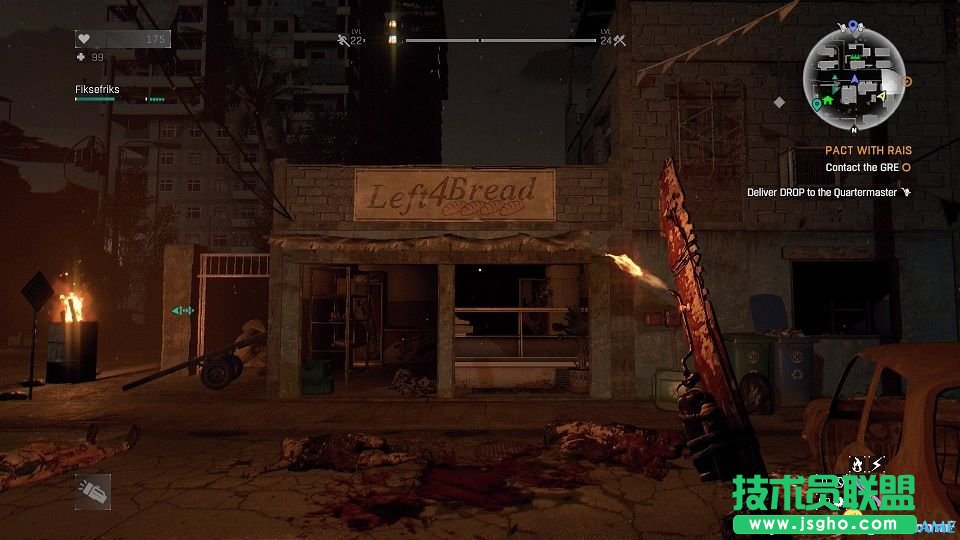Click the circular minimap

853,78
